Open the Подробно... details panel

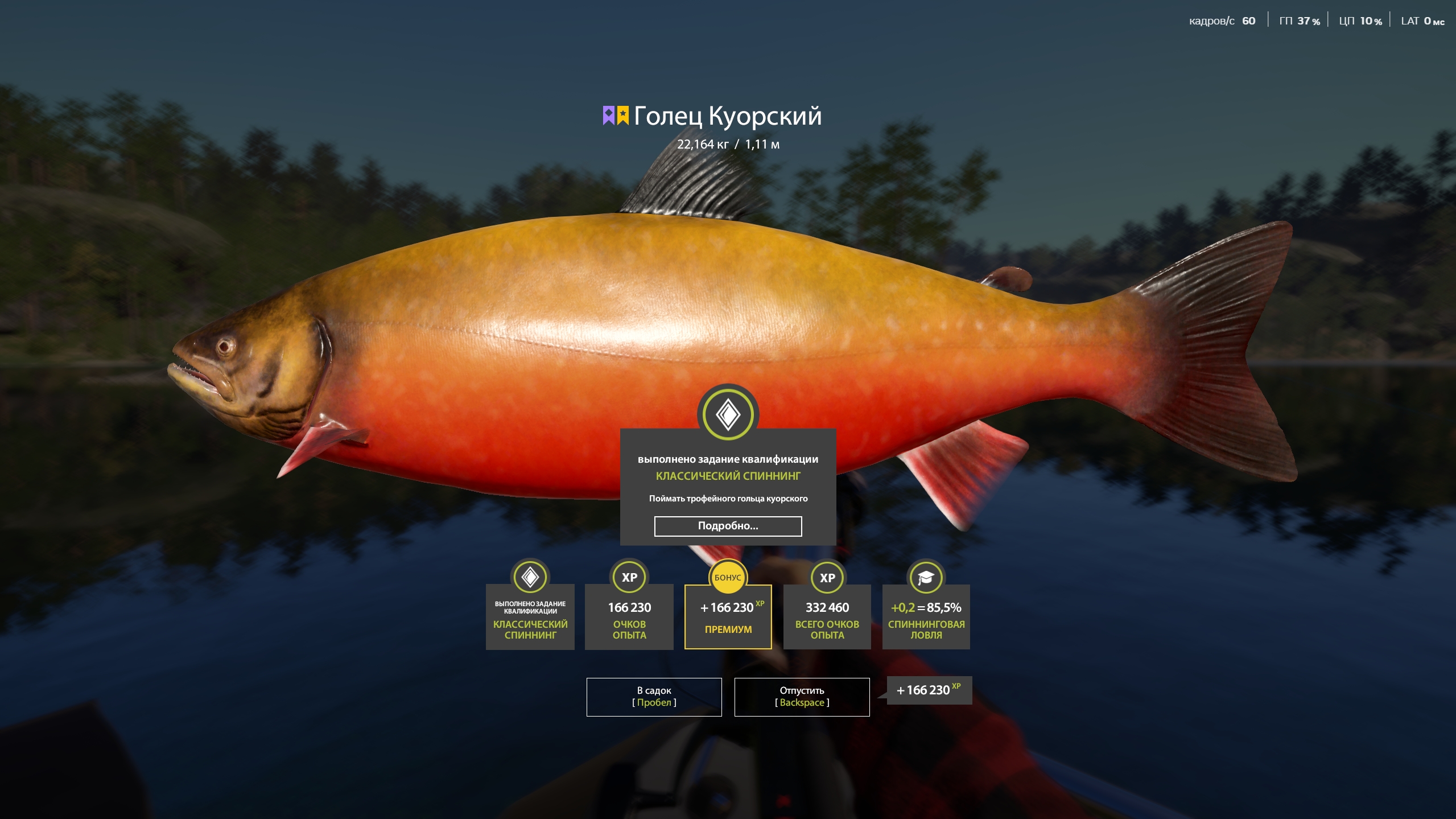coord(728,526)
